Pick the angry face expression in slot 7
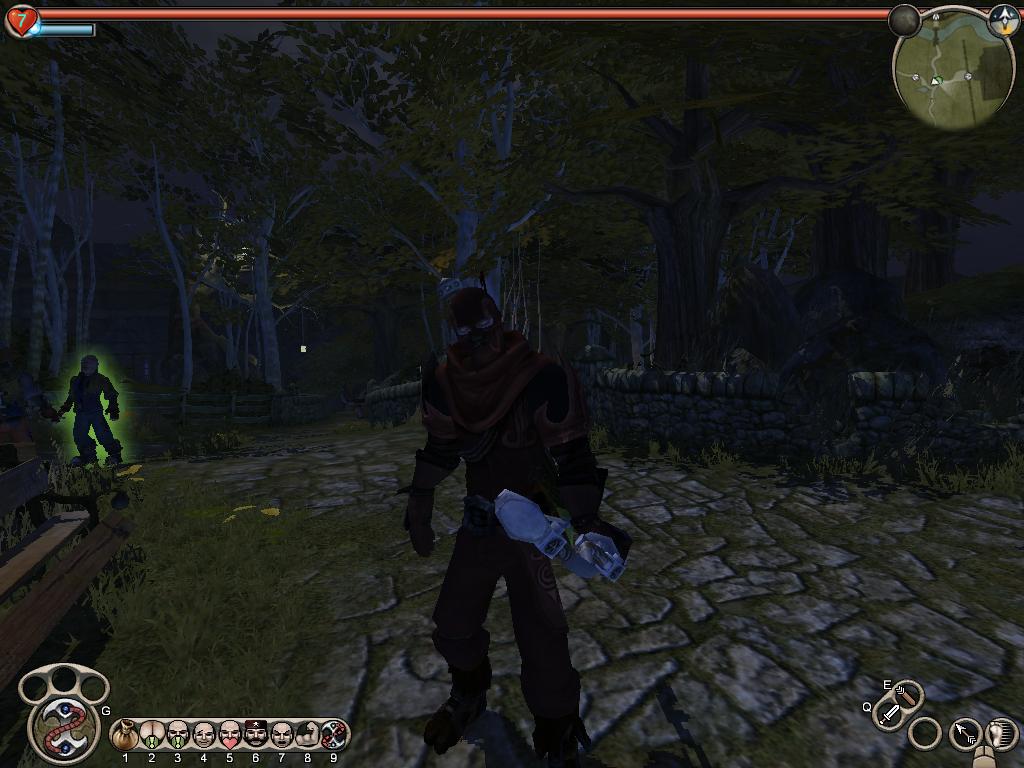This screenshot has width=1024, height=768. [x=282, y=735]
